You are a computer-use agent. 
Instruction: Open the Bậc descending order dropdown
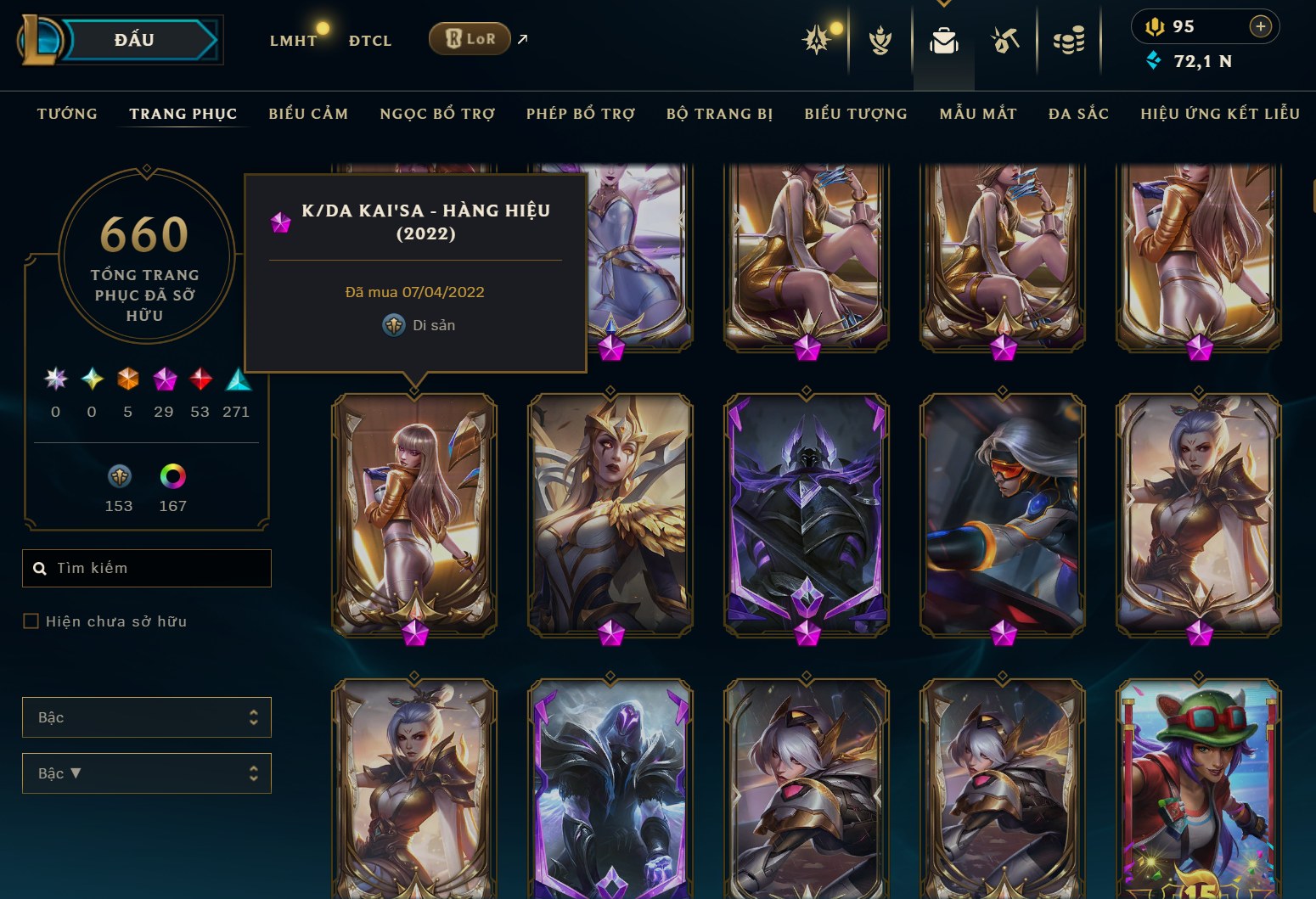[x=146, y=773]
